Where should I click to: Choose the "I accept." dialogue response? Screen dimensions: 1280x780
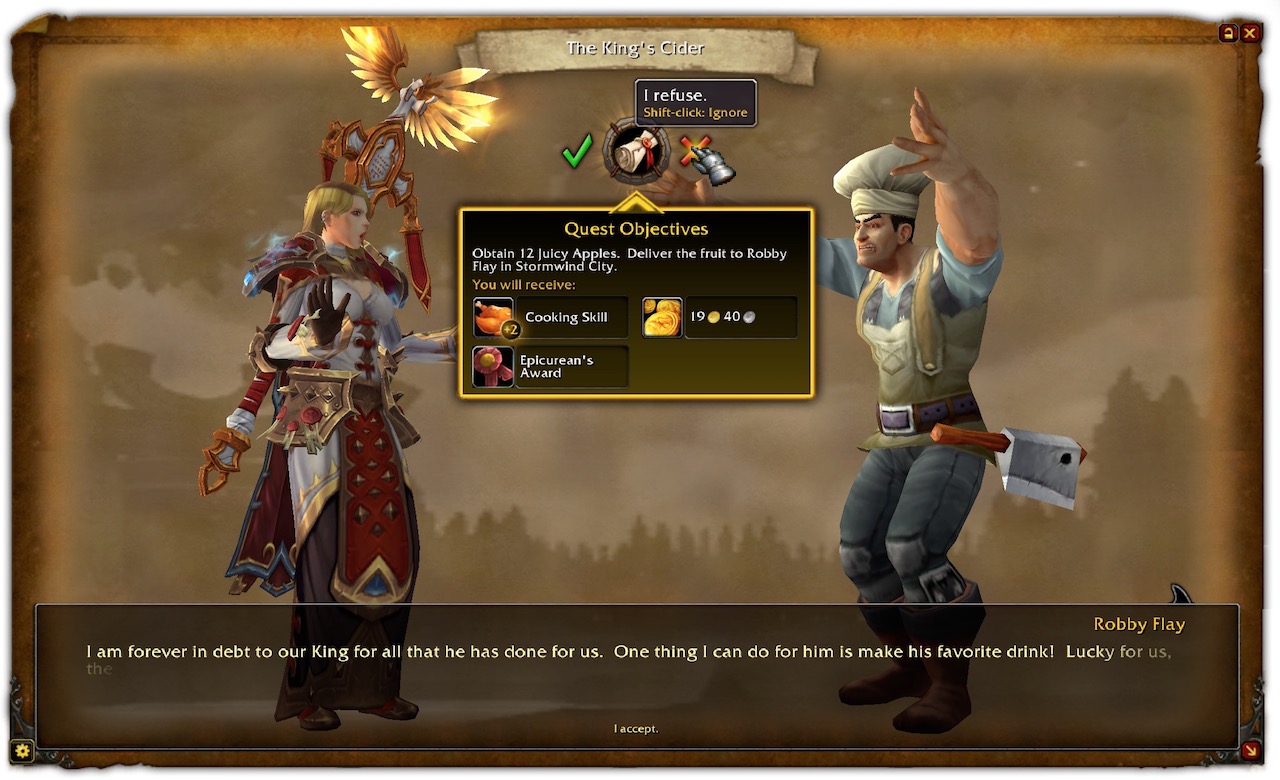coord(636,729)
